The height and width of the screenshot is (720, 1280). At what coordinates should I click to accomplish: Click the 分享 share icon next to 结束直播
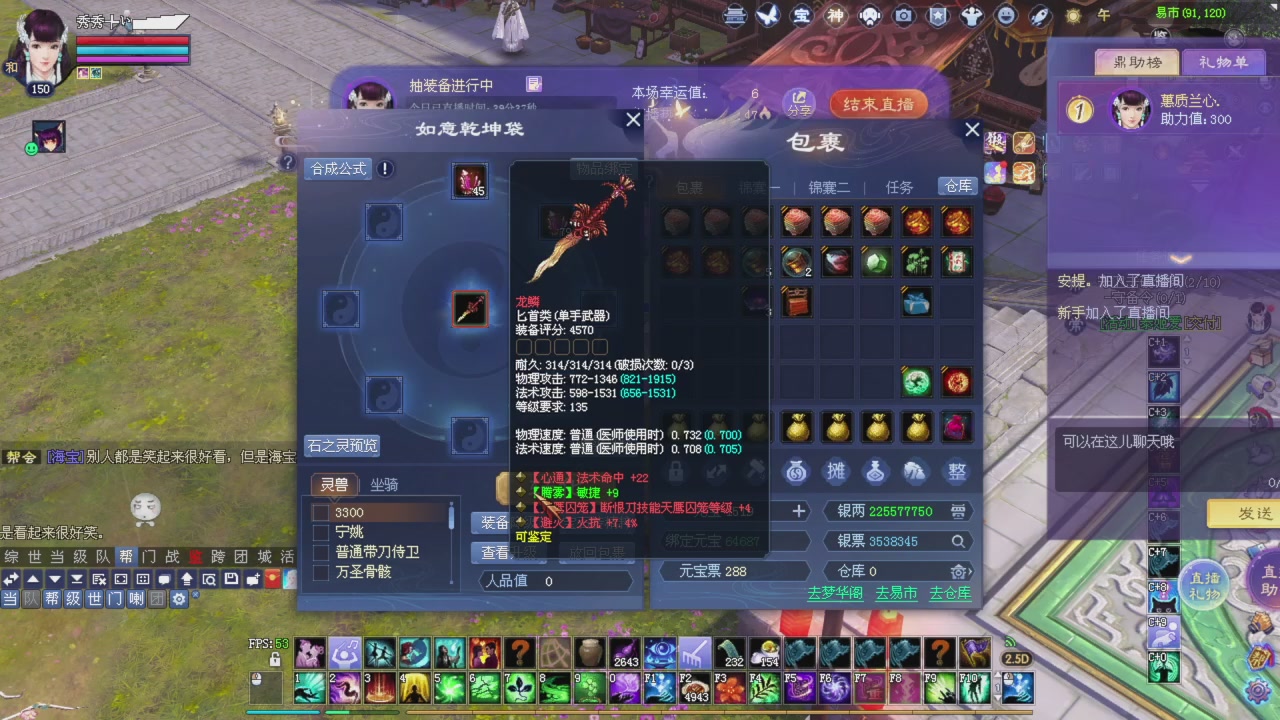[799, 104]
